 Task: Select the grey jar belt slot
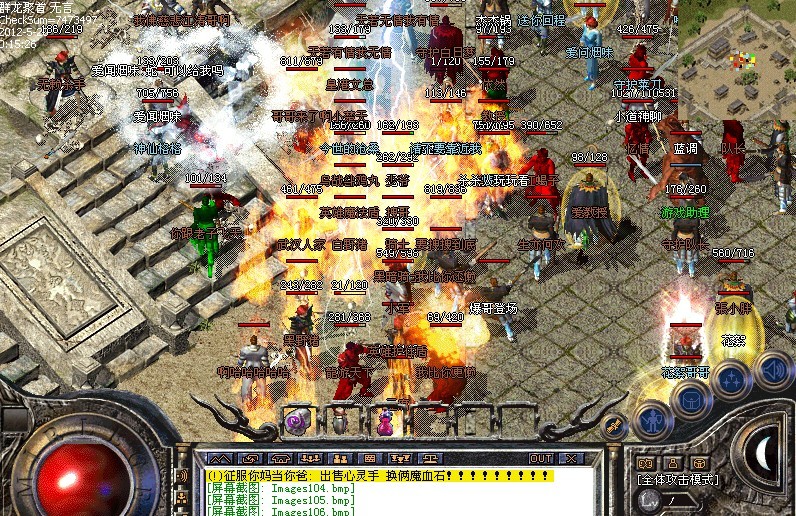pyautogui.click(x=341, y=422)
